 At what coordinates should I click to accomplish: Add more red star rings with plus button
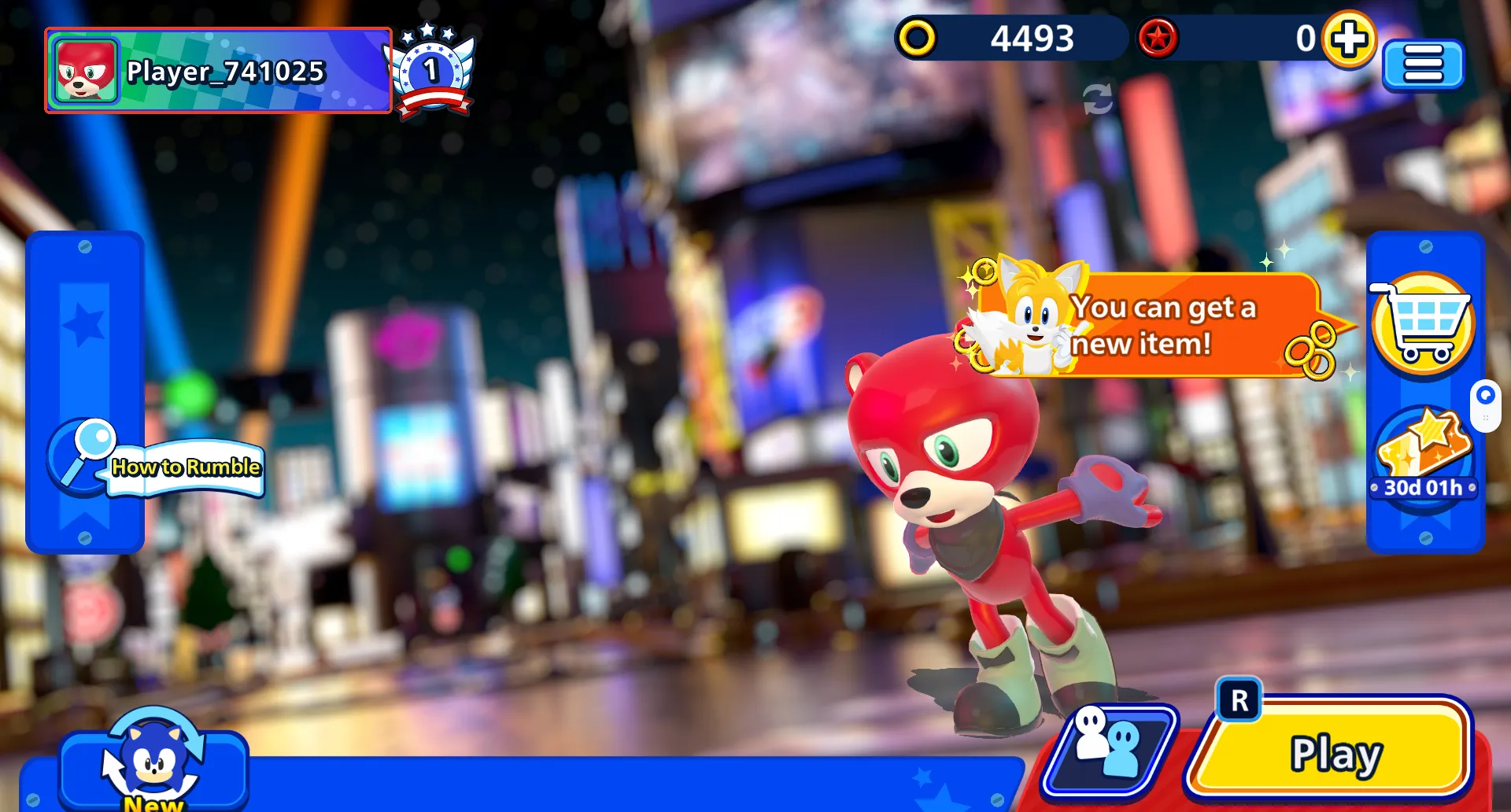(x=1349, y=39)
